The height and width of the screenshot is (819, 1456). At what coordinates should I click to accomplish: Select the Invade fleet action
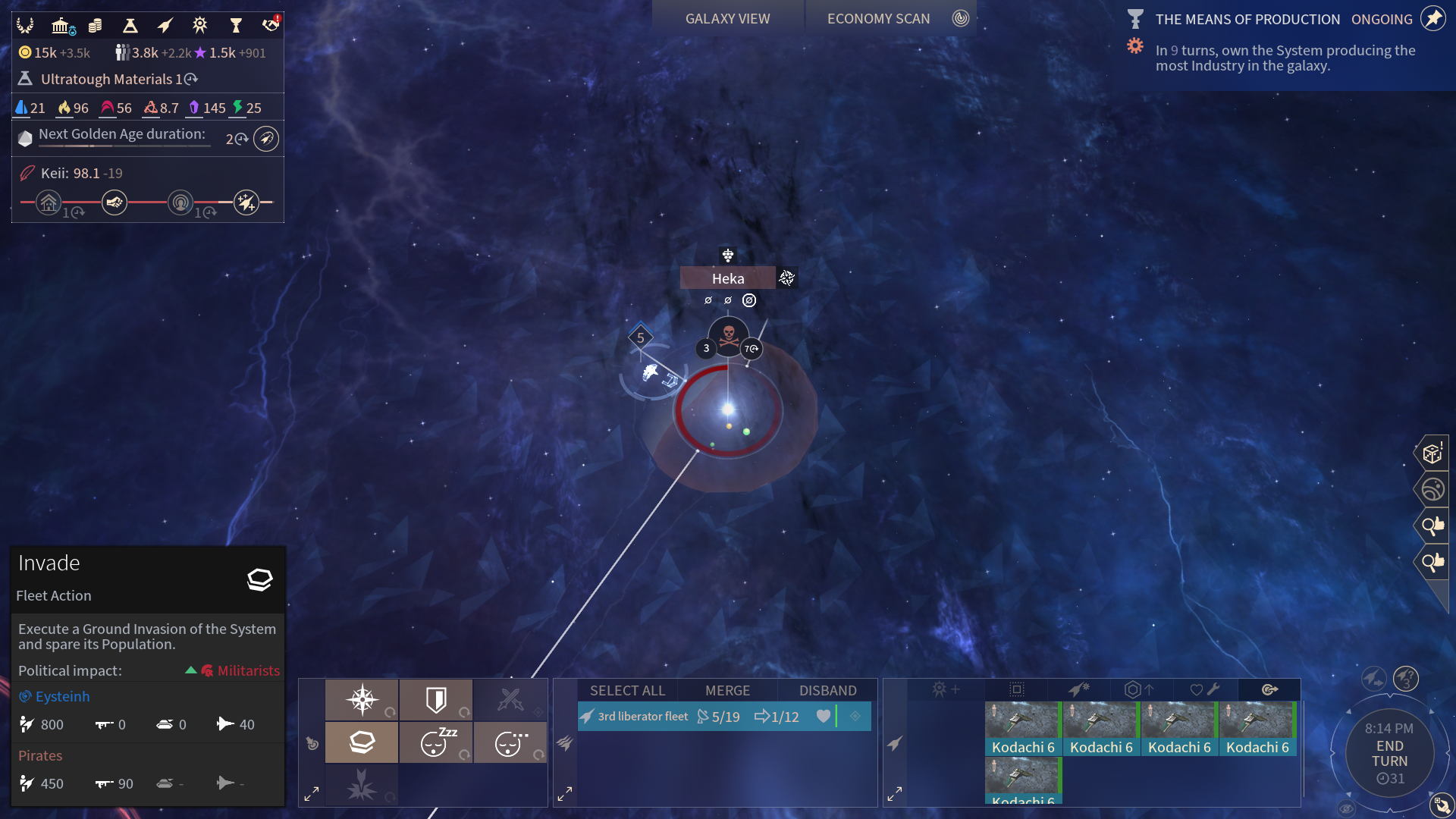[x=362, y=742]
